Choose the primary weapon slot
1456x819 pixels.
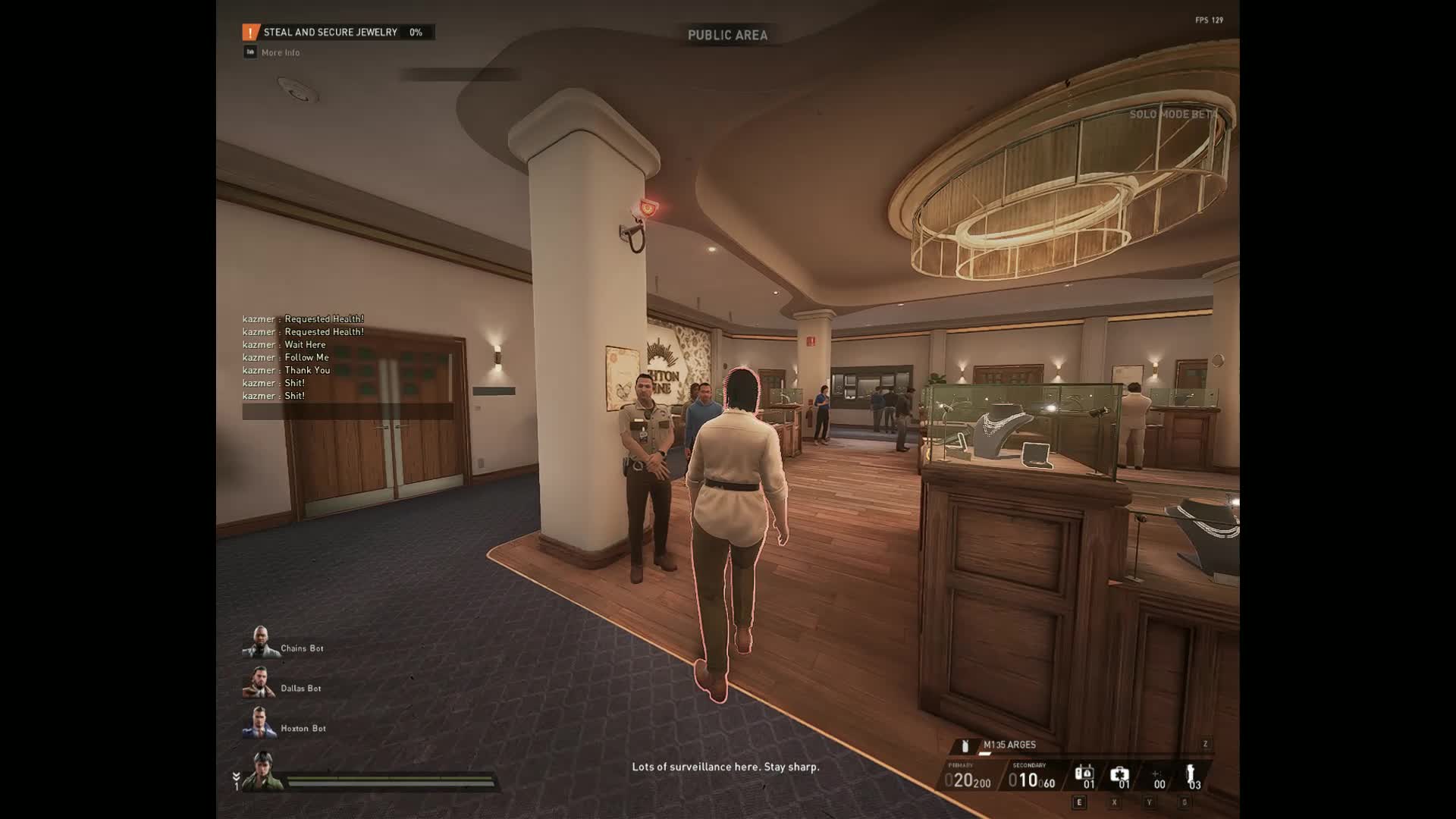(968, 778)
